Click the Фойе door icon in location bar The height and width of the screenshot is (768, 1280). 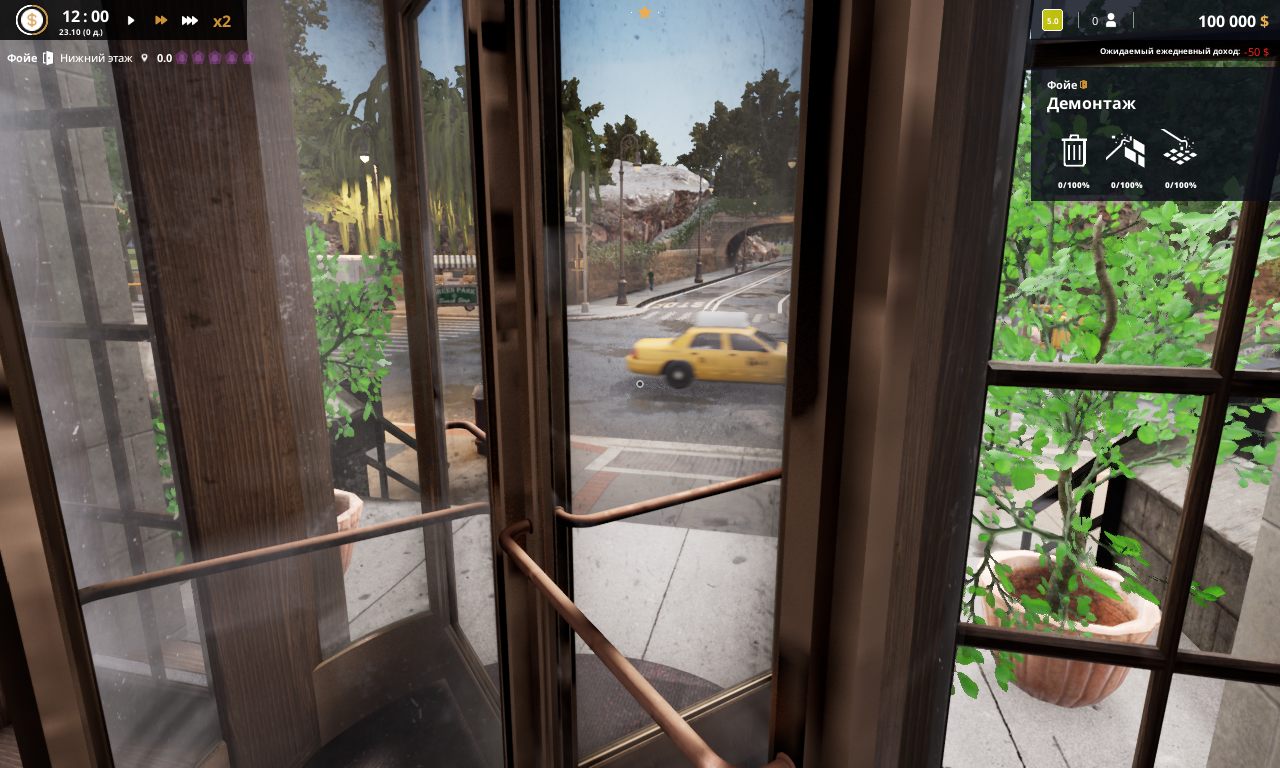pyautogui.click(x=48, y=58)
